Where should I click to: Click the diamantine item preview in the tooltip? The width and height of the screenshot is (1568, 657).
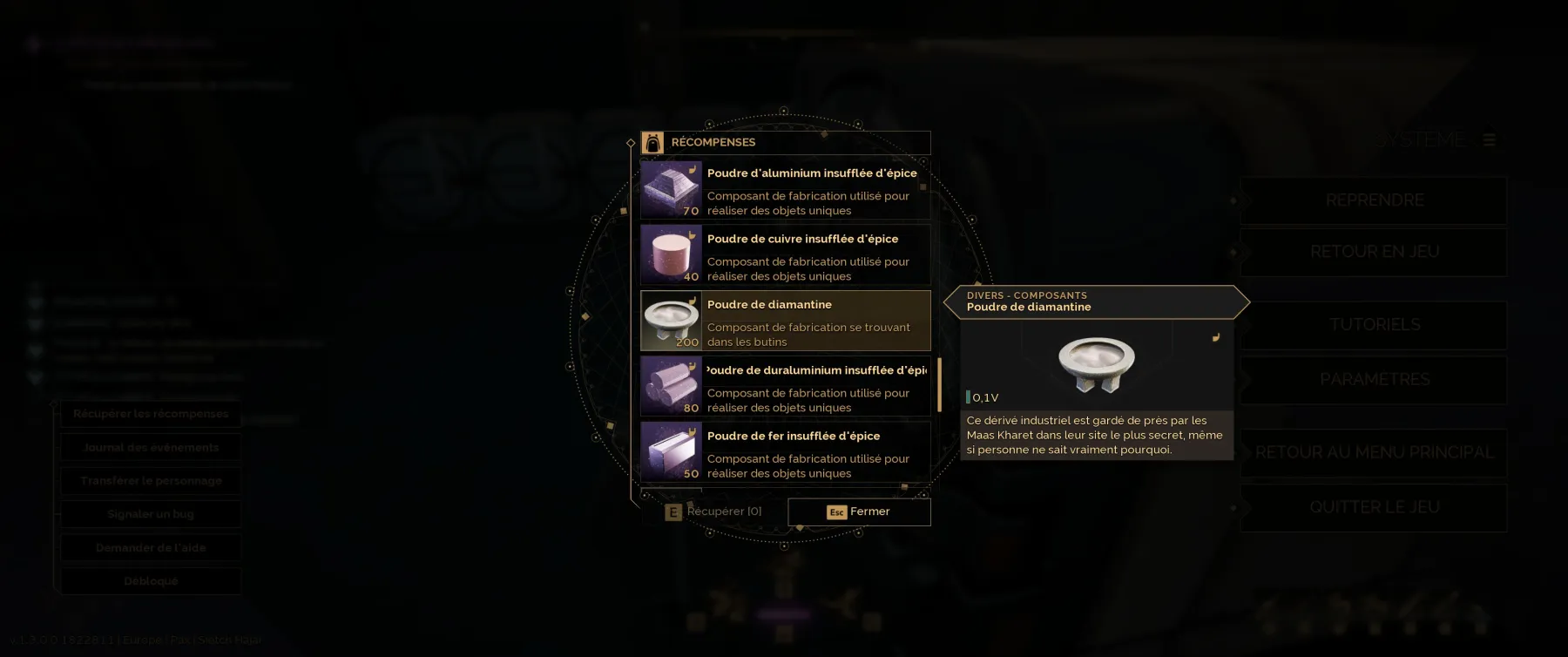point(1098,362)
